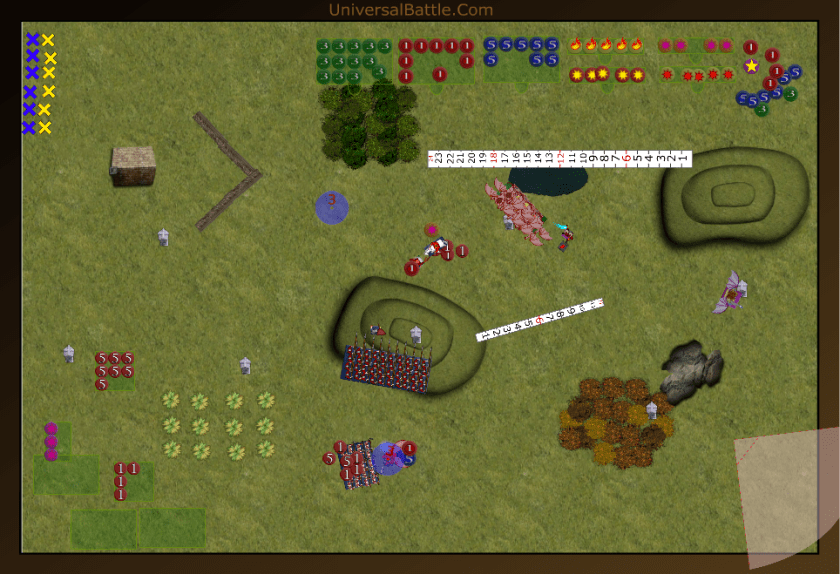This screenshot has width=840, height=574.
Task: Select the translucent blue circle marker numbered 3
Action: 332,207
